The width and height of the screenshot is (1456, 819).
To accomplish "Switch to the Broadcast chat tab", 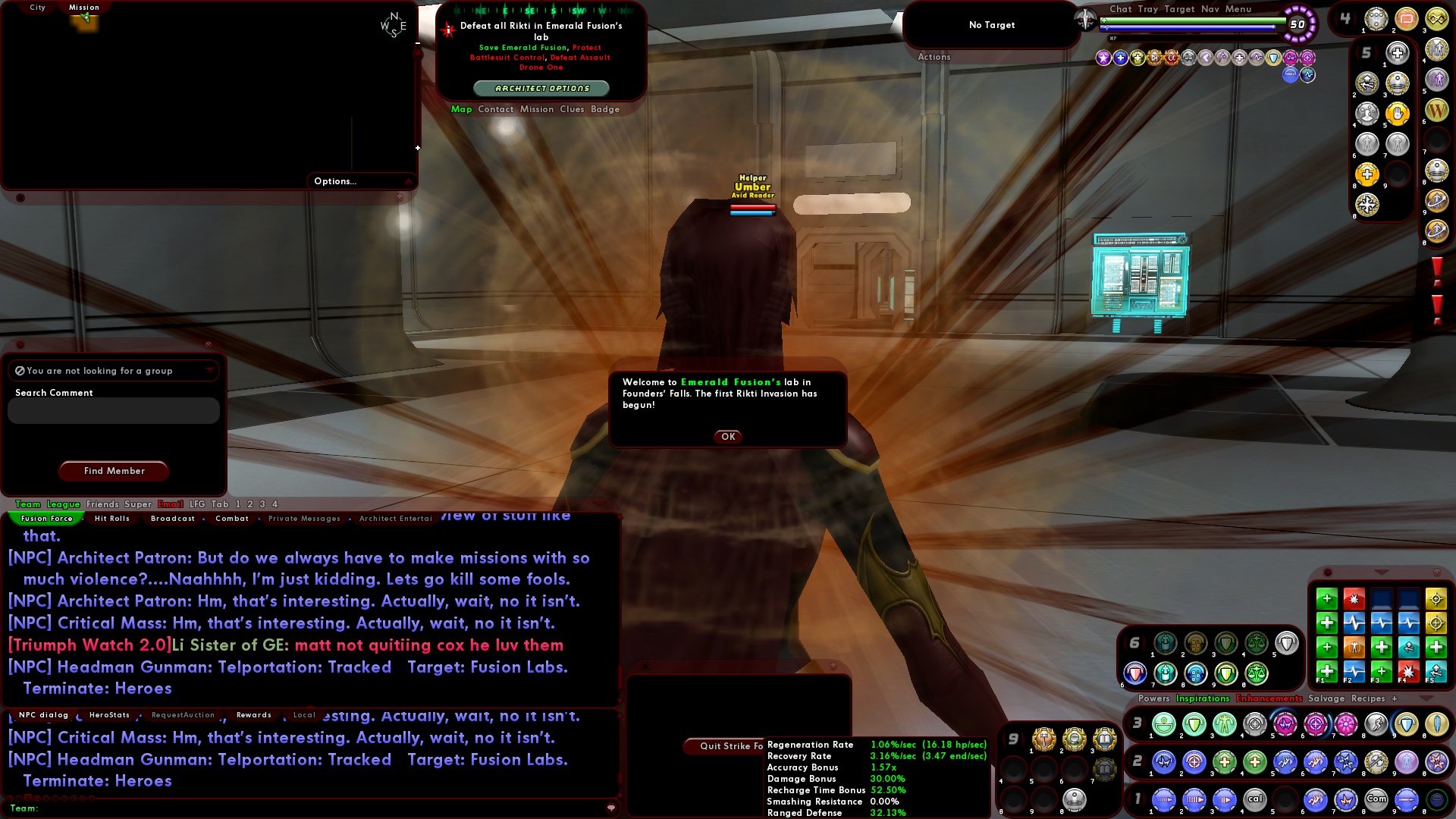I will [x=173, y=519].
